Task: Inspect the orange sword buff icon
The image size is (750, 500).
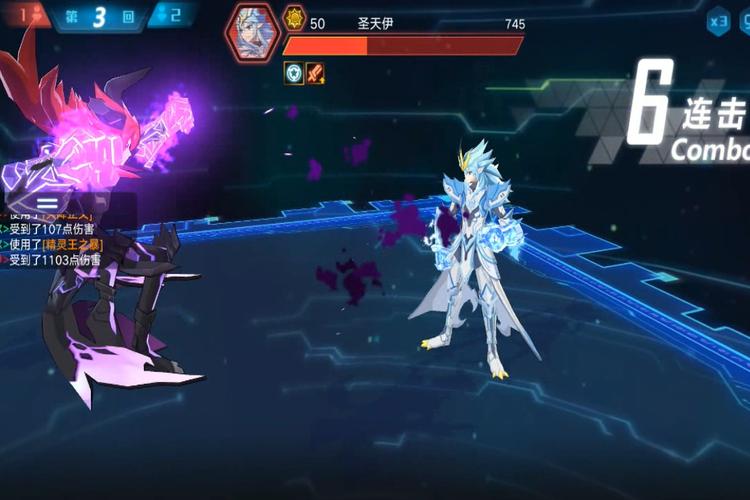Action: [315, 72]
